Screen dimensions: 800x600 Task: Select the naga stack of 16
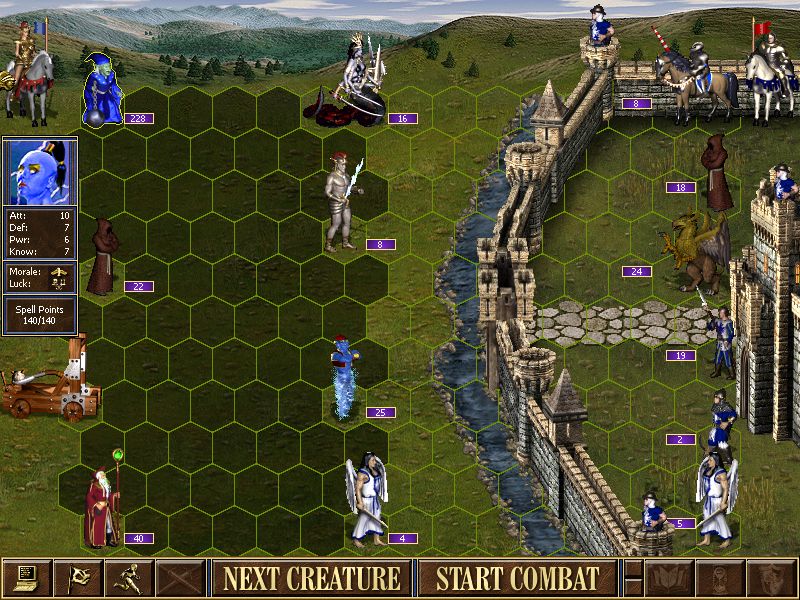coord(352,85)
